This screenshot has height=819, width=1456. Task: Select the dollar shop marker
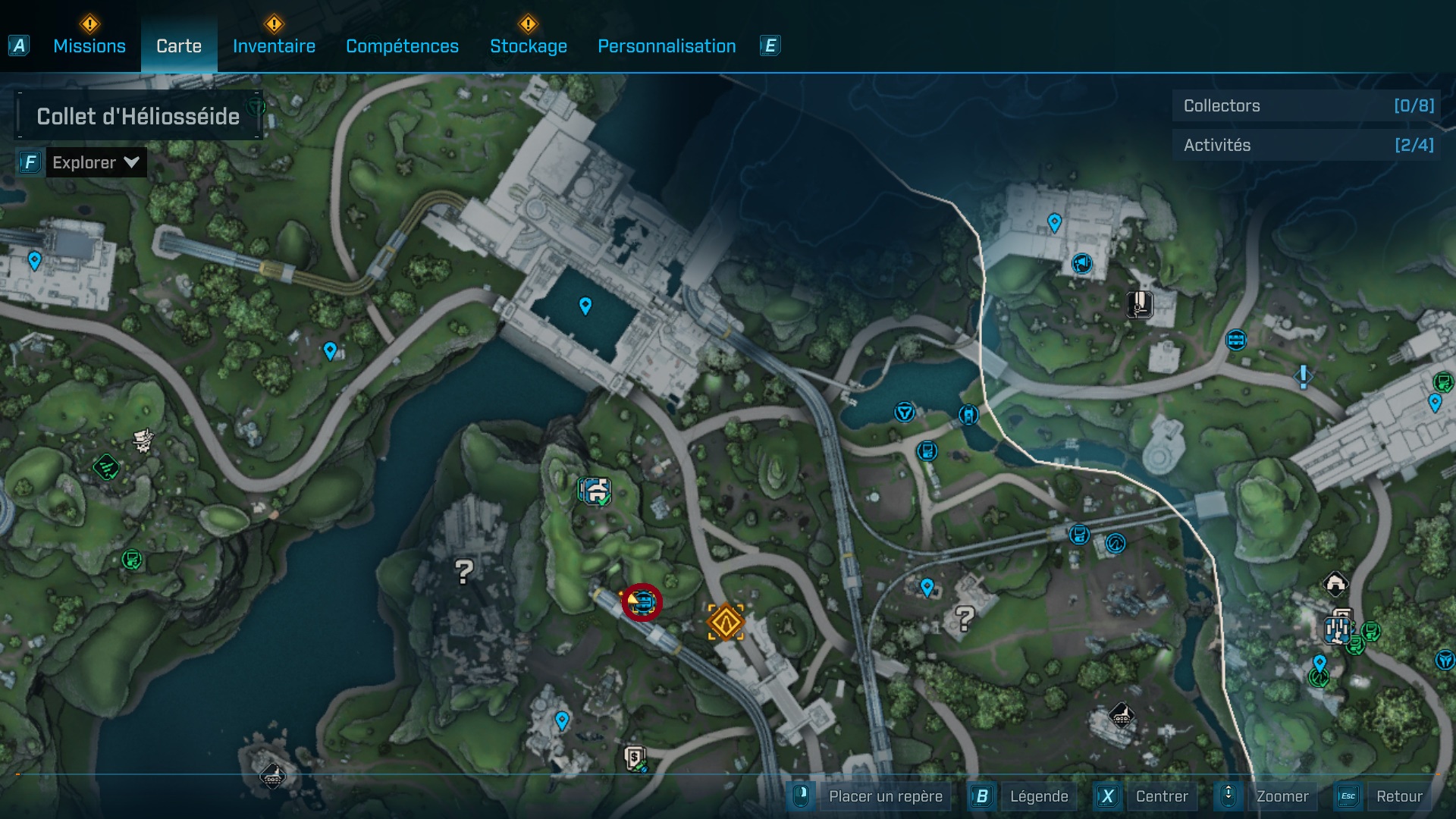point(635,758)
